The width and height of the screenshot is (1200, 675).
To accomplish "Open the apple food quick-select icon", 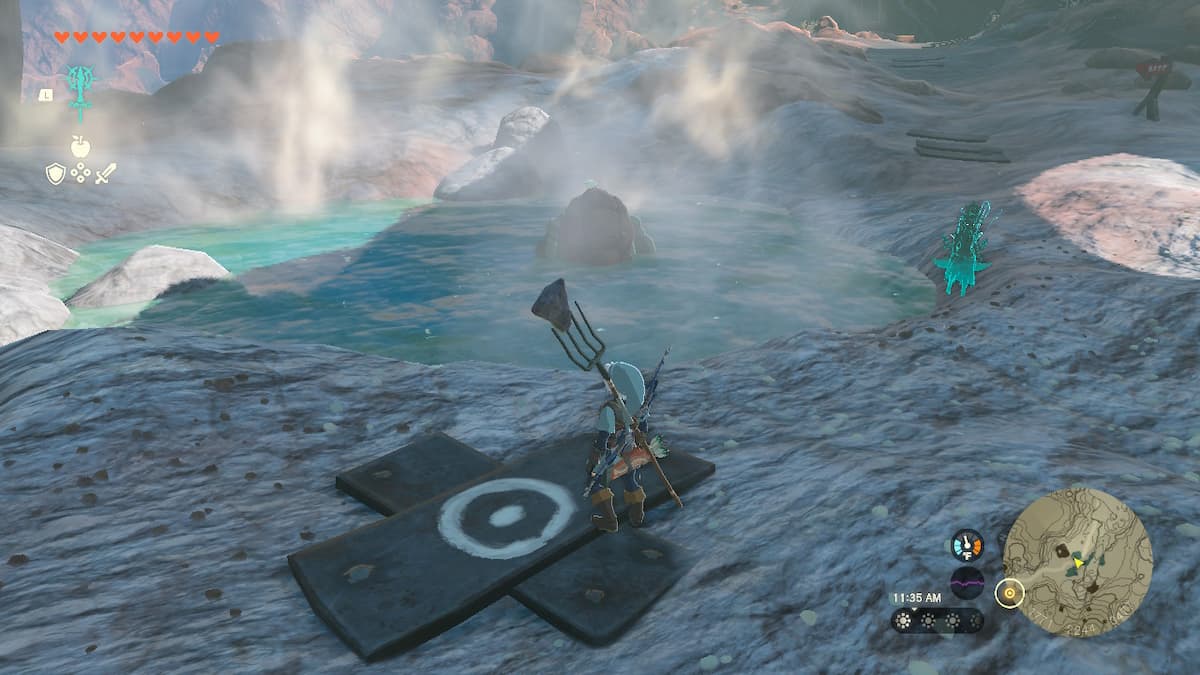I will pos(80,147).
